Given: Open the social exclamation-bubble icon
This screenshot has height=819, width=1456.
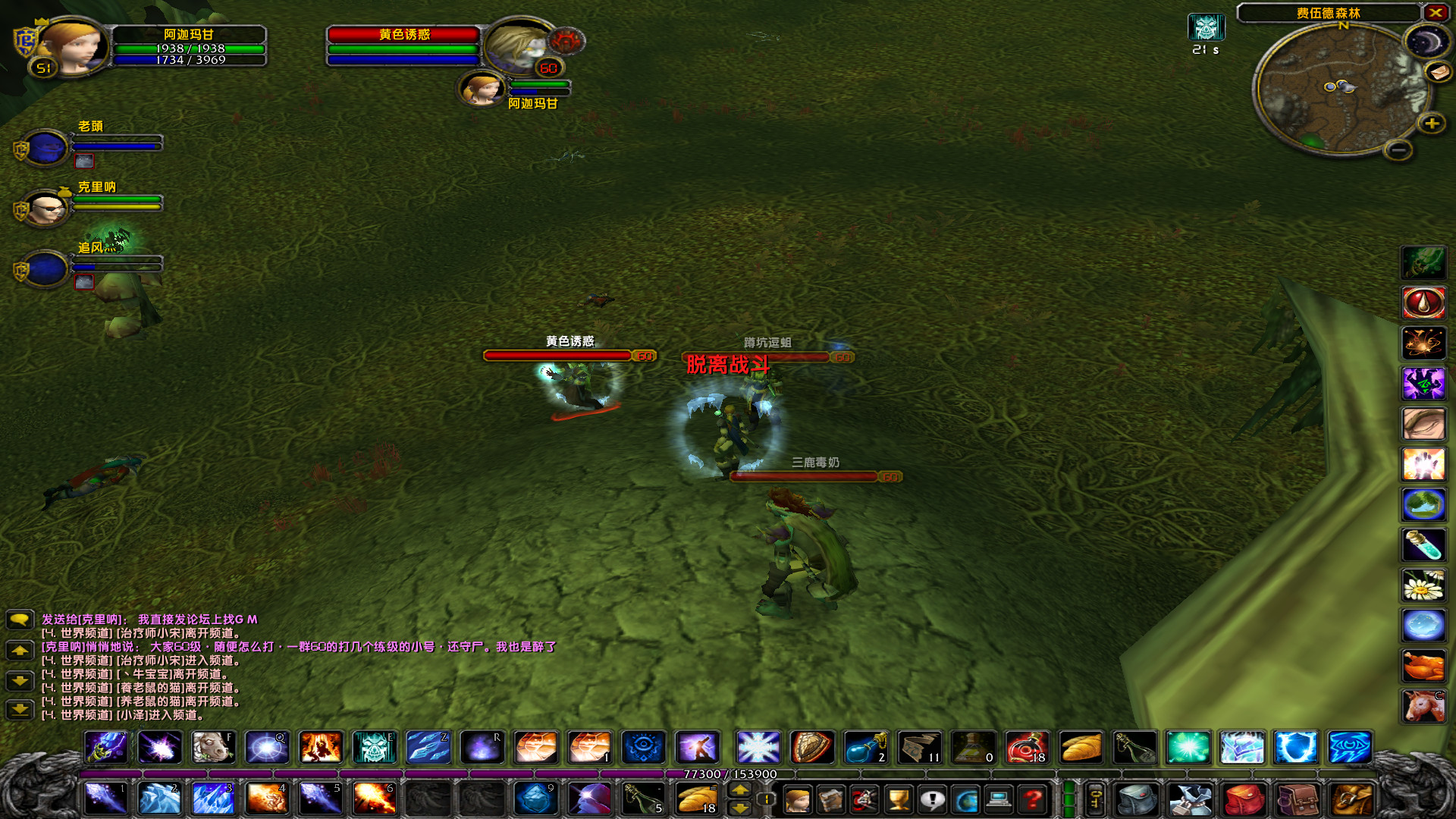Looking at the screenshot, I should click(932, 799).
